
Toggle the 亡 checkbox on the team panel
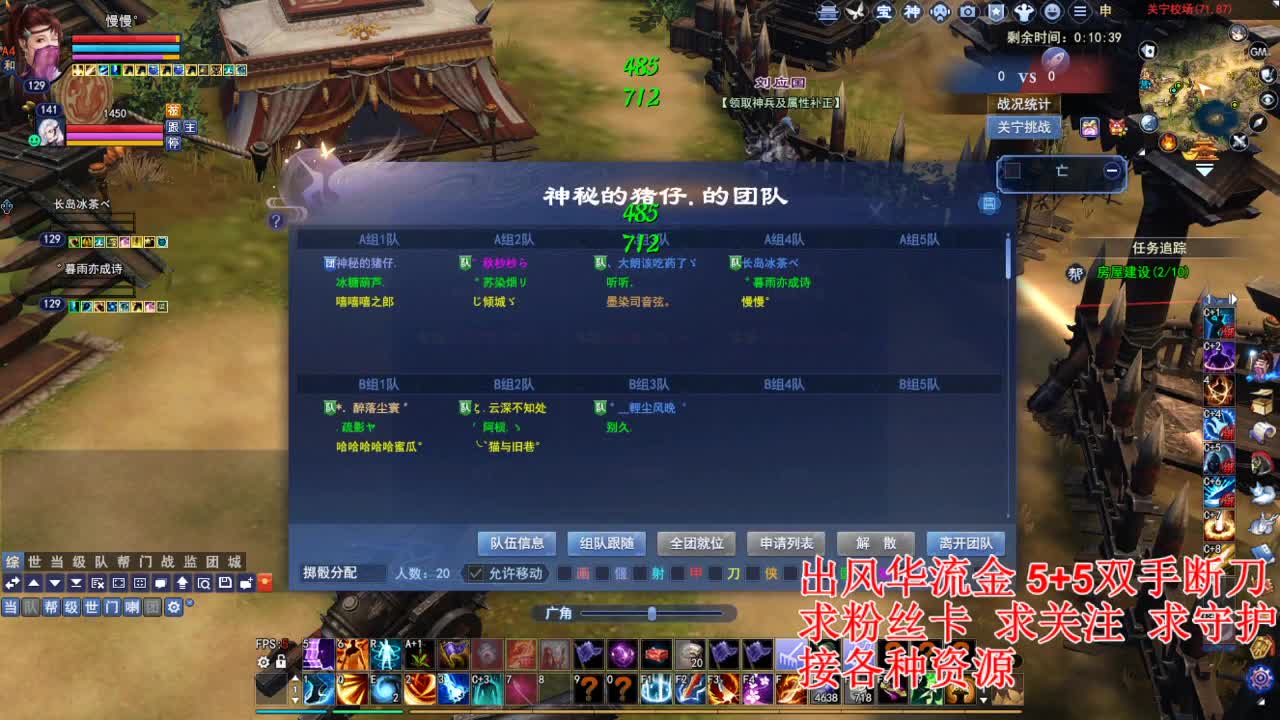click(x=1013, y=171)
